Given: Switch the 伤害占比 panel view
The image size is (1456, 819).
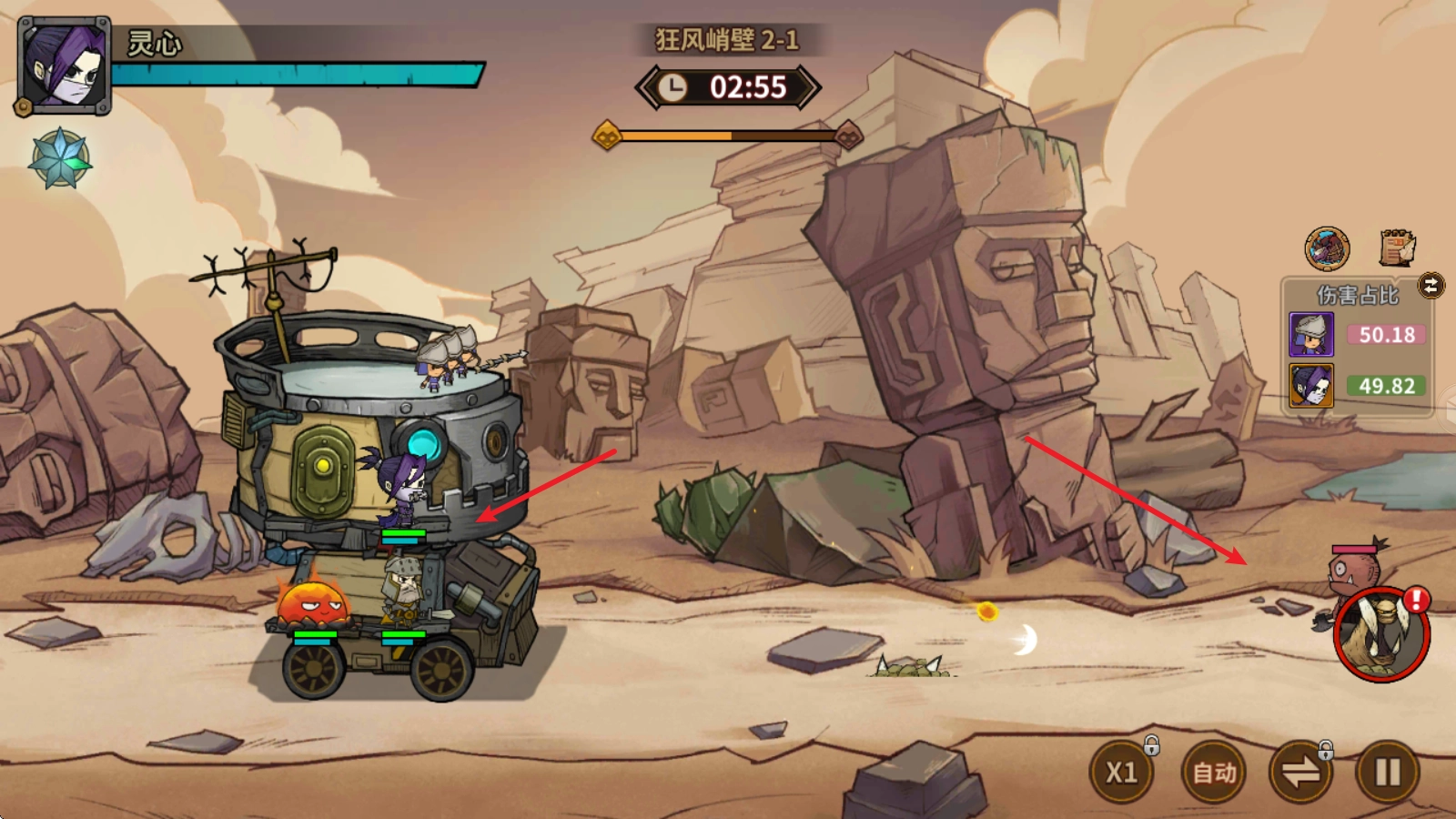Looking at the screenshot, I should [1431, 286].
